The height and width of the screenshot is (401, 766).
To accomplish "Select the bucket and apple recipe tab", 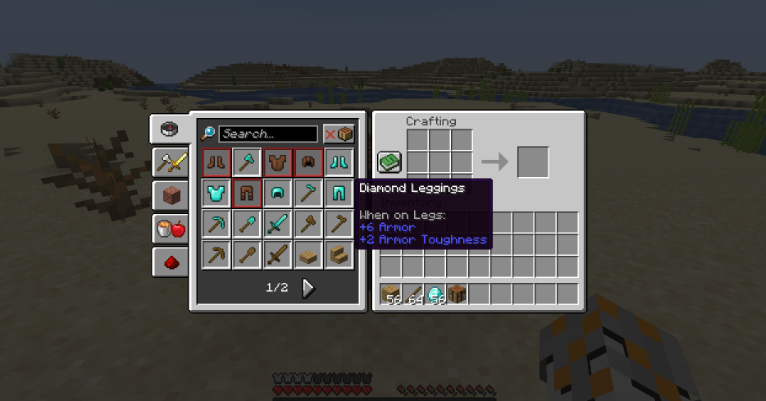I will tap(170, 228).
